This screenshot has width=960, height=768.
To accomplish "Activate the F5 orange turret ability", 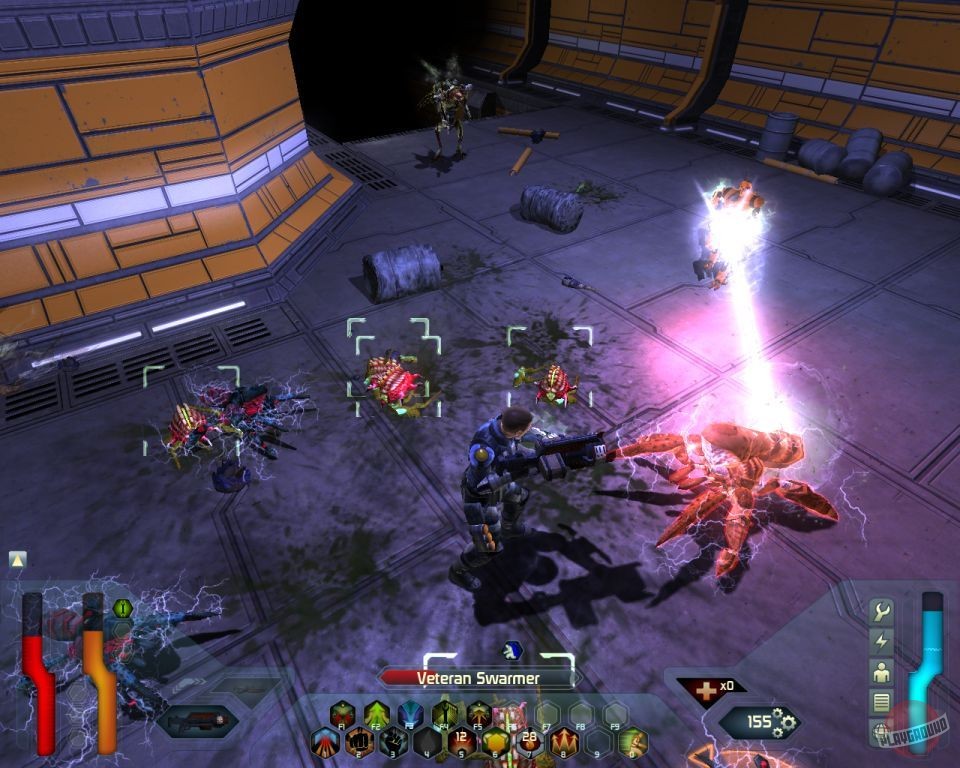I will (479, 715).
